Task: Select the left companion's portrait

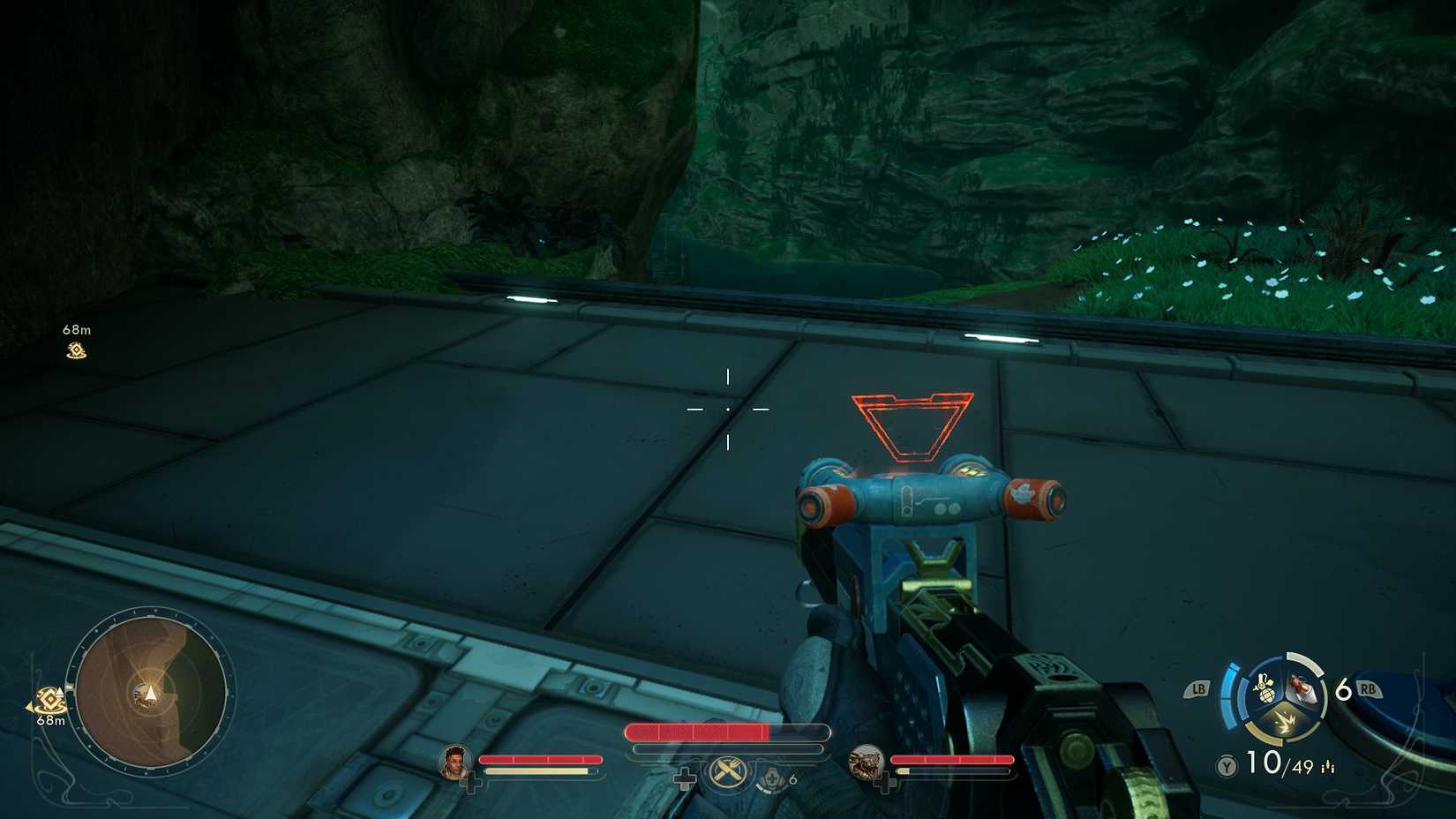Action: (x=454, y=763)
